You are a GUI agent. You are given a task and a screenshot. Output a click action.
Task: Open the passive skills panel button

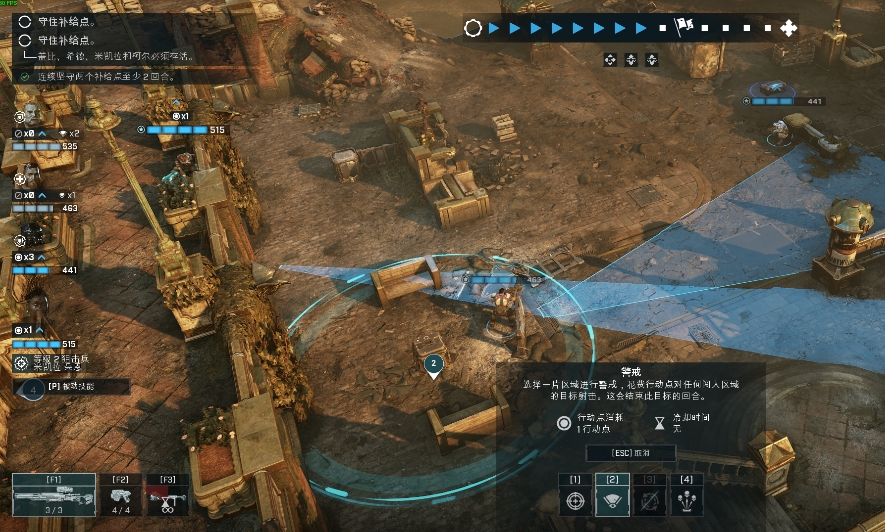point(71,387)
